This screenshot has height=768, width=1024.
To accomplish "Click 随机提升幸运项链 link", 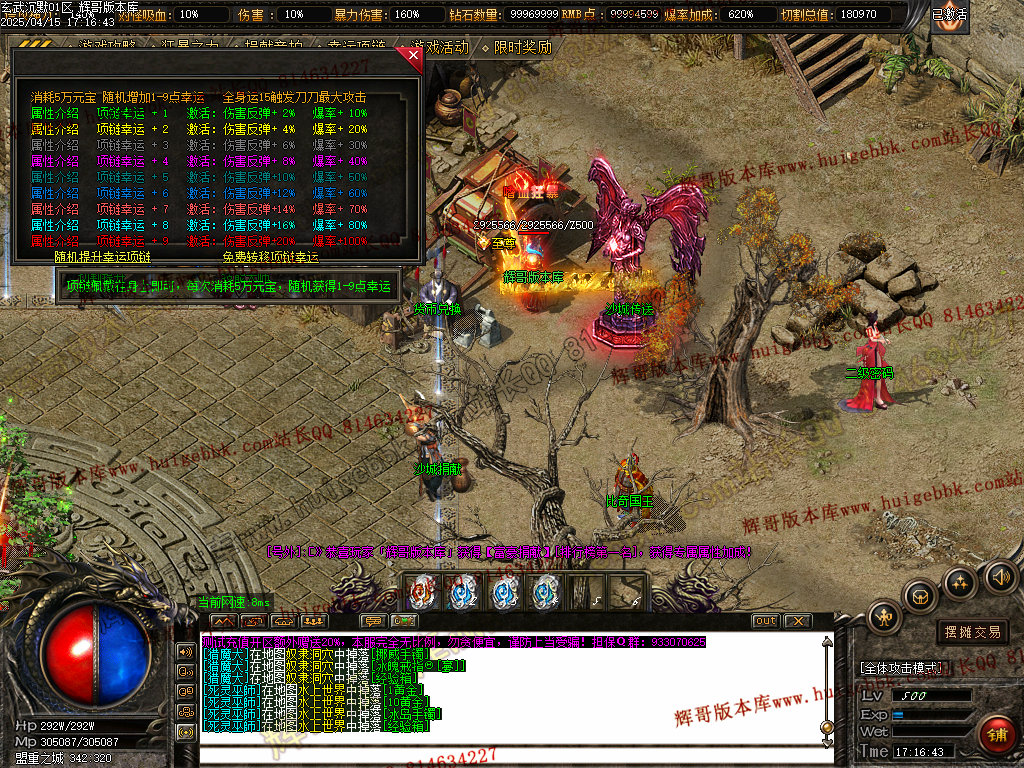I will pyautogui.click(x=102, y=257).
